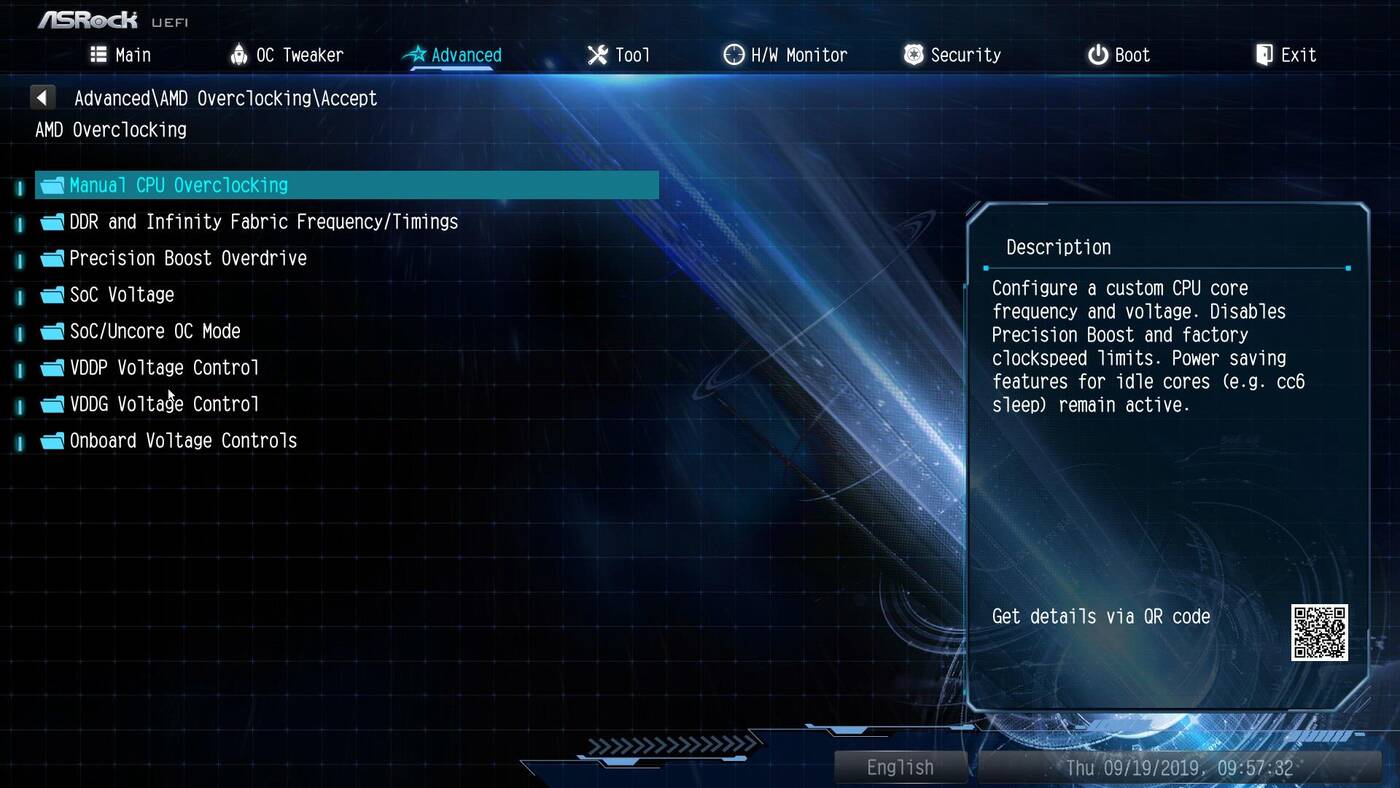
Task: Switch to the Security tab
Action: click(x=952, y=55)
